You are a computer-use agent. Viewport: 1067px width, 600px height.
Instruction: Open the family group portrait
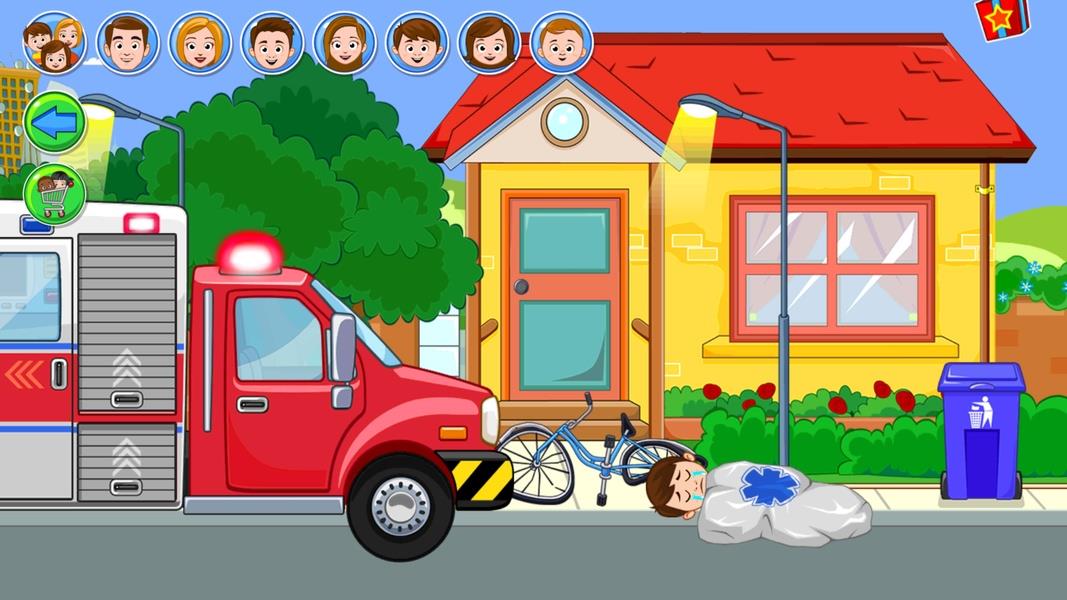(54, 43)
